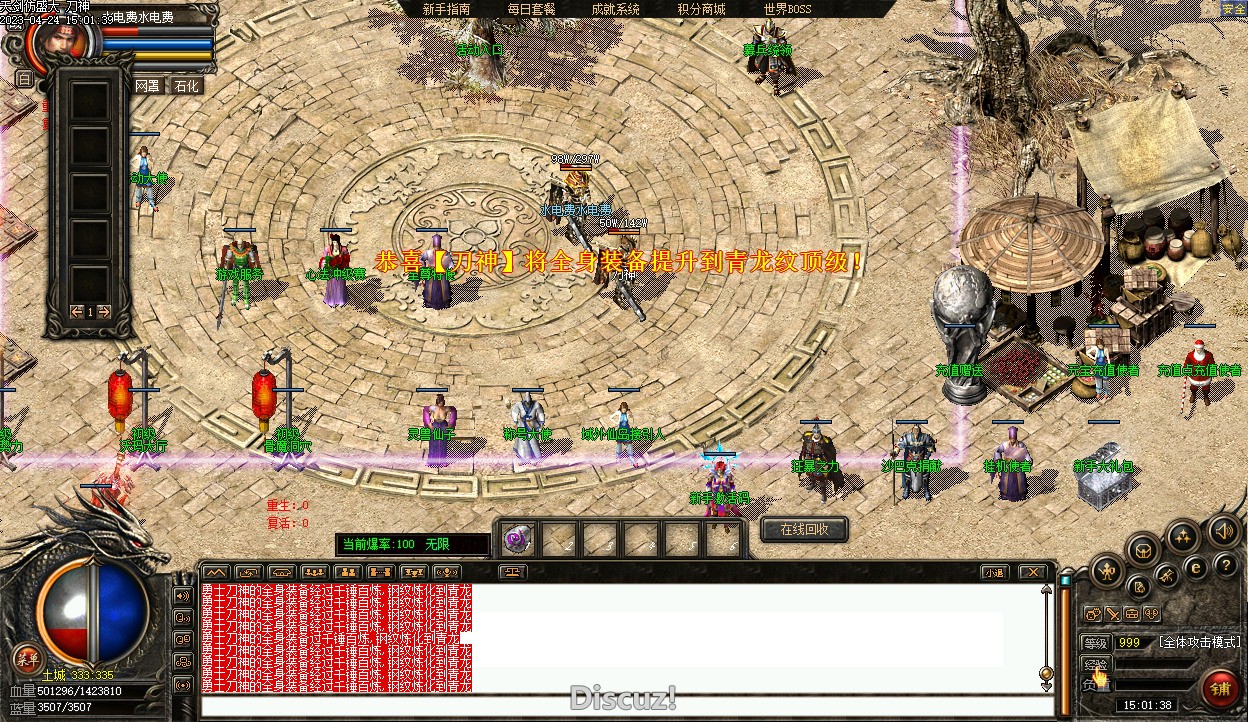Open the 世界BOSS menu

pos(788,9)
